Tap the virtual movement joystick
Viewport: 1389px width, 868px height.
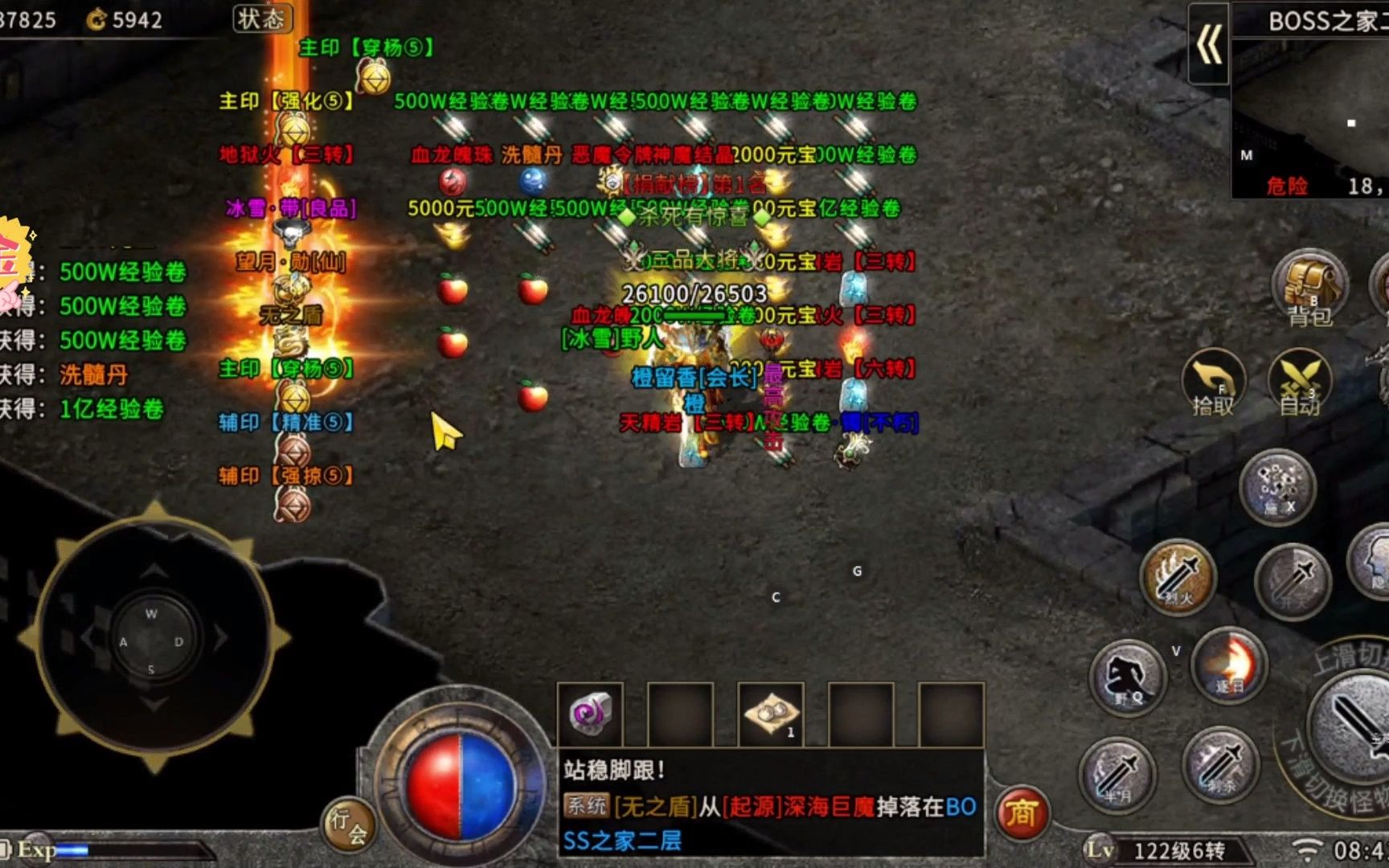pos(152,641)
